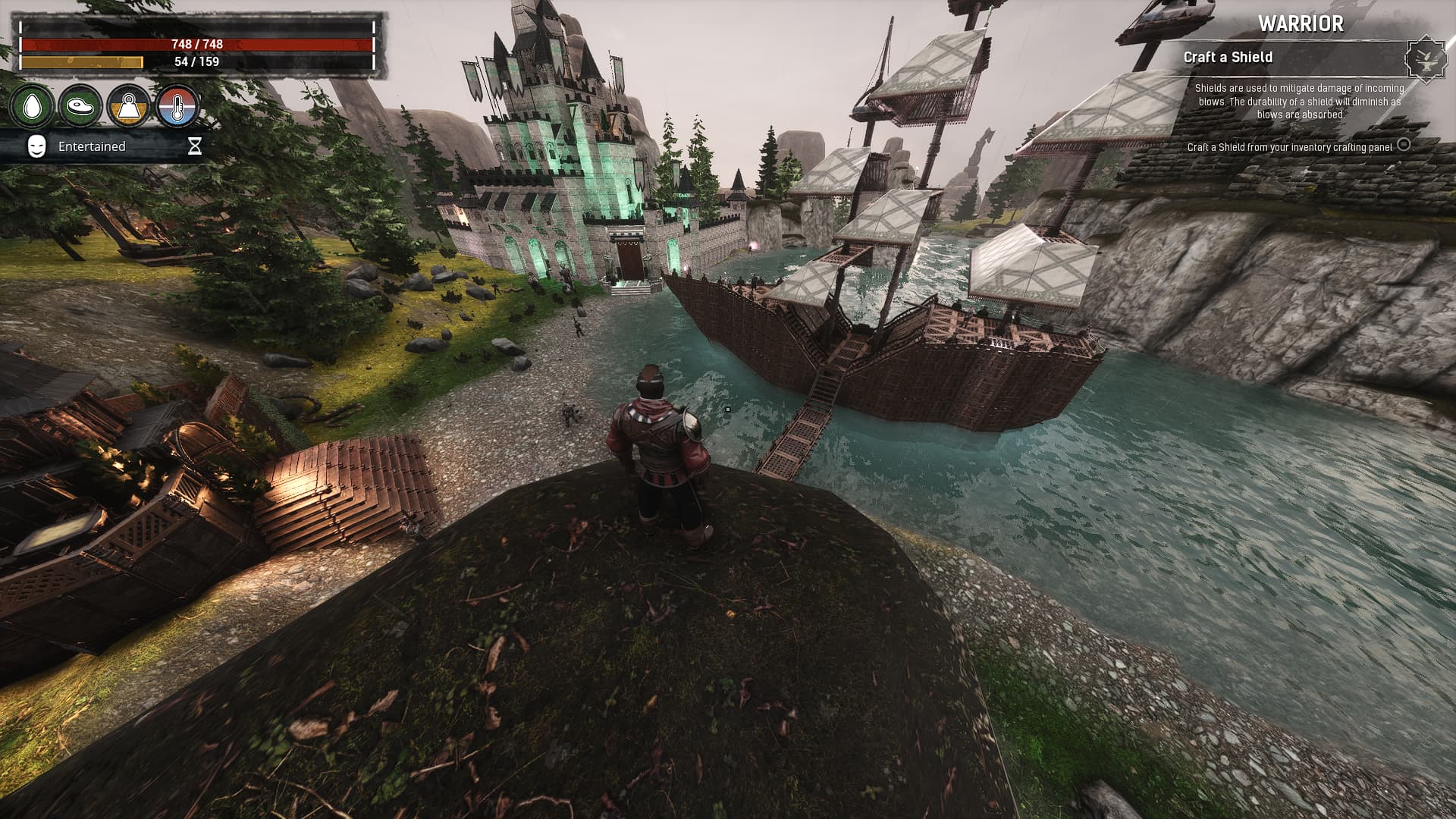The width and height of the screenshot is (1456, 819).
Task: Click the Entertained status effect entry
Action: 92,146
